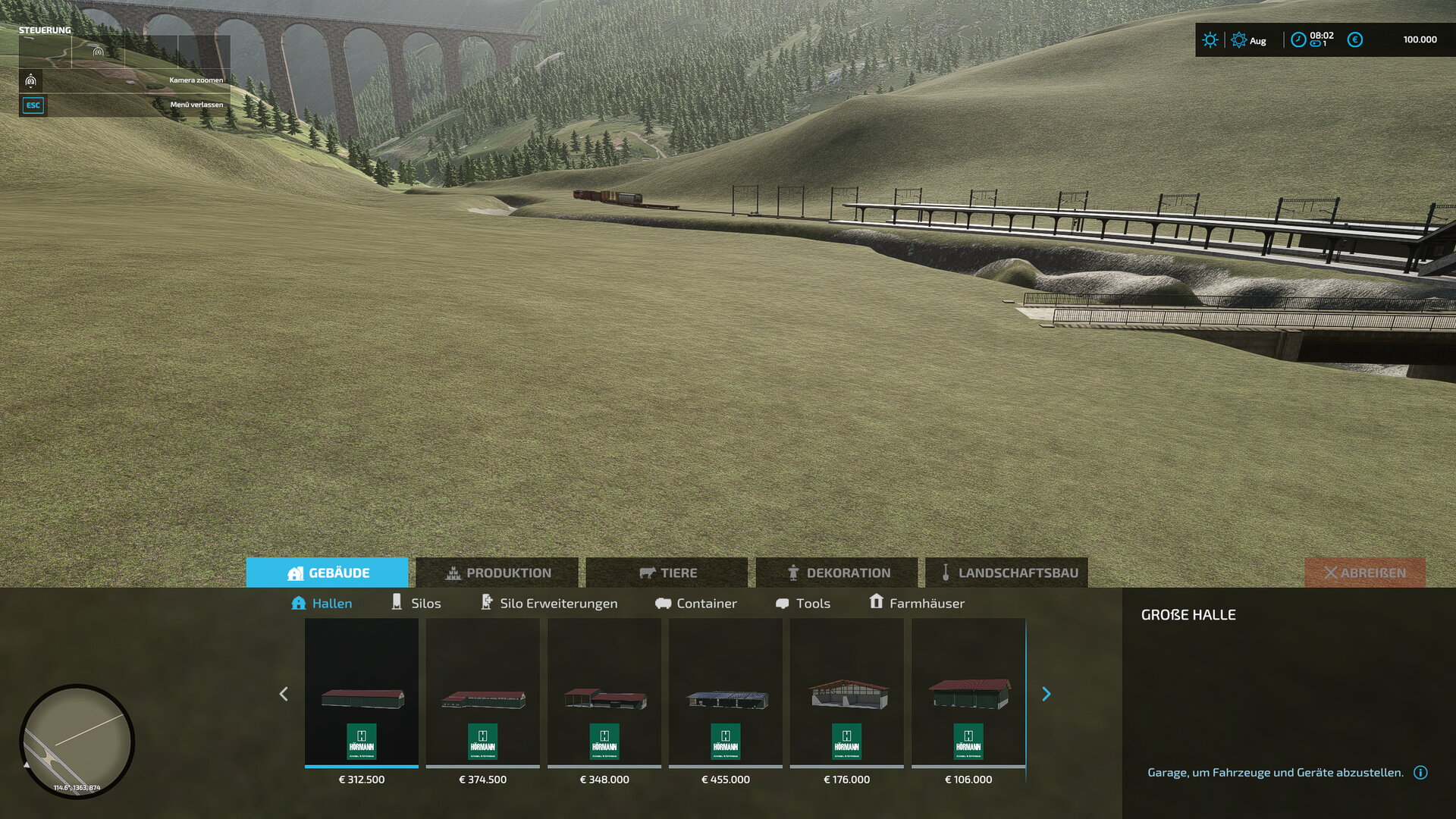Choose the € 176.000 open shed
1456x819 pixels.
point(847,694)
